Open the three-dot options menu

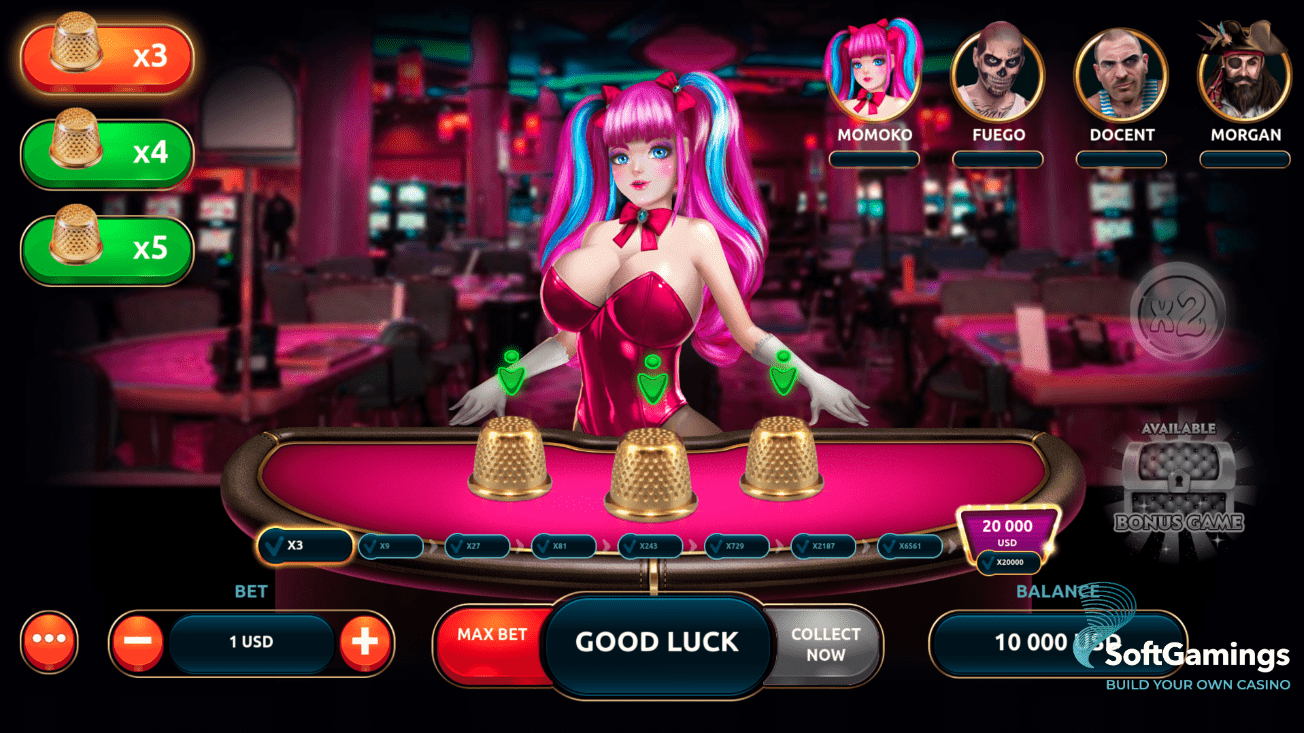pyautogui.click(x=49, y=641)
